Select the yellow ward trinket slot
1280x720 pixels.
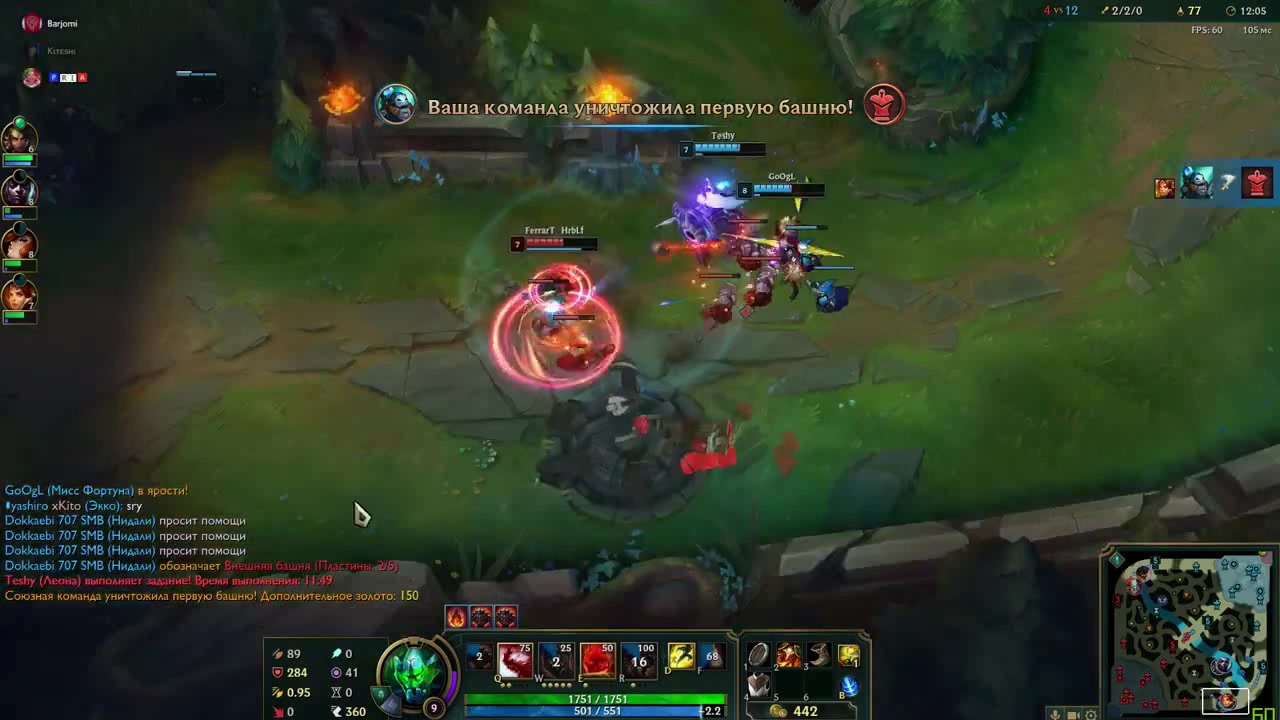point(851,657)
